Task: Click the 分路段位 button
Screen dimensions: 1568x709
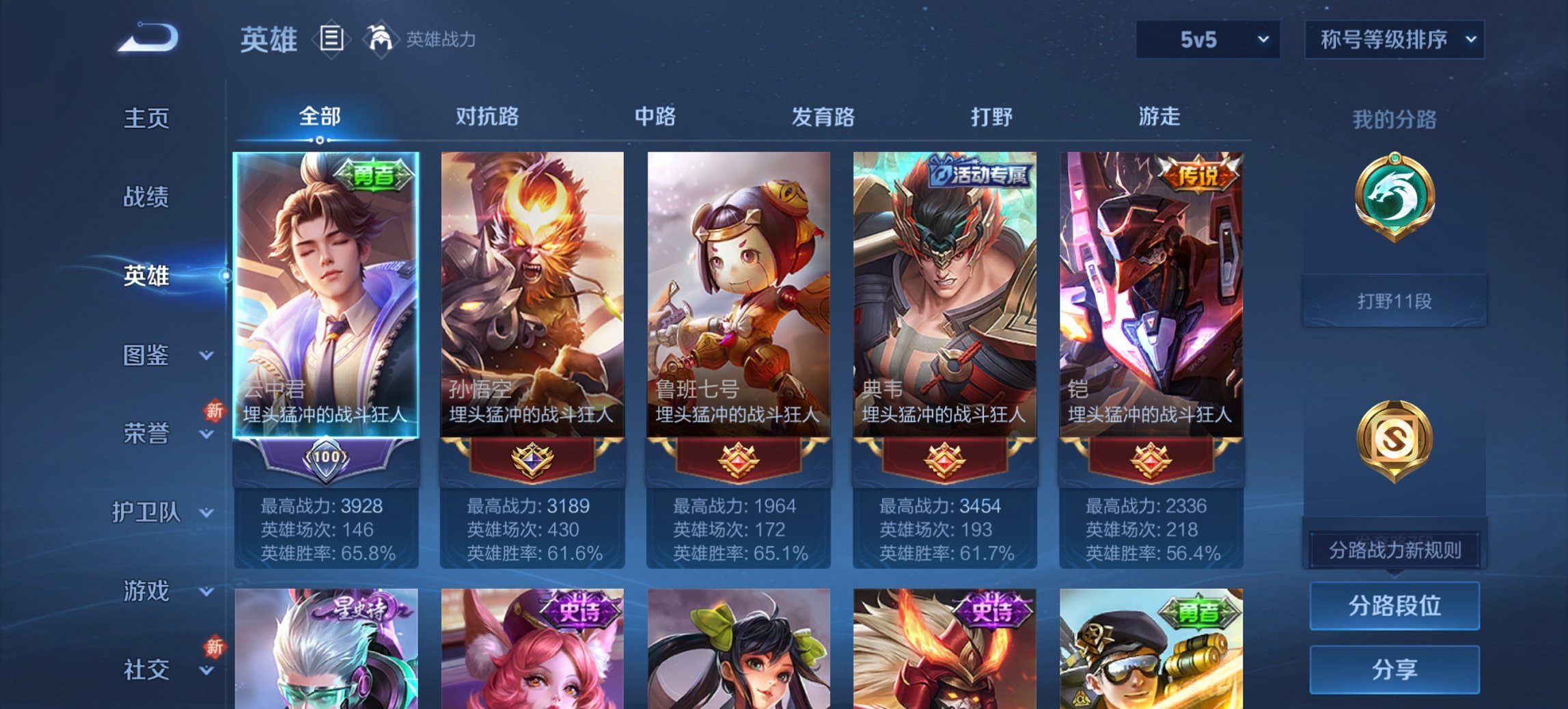Action: [1394, 606]
